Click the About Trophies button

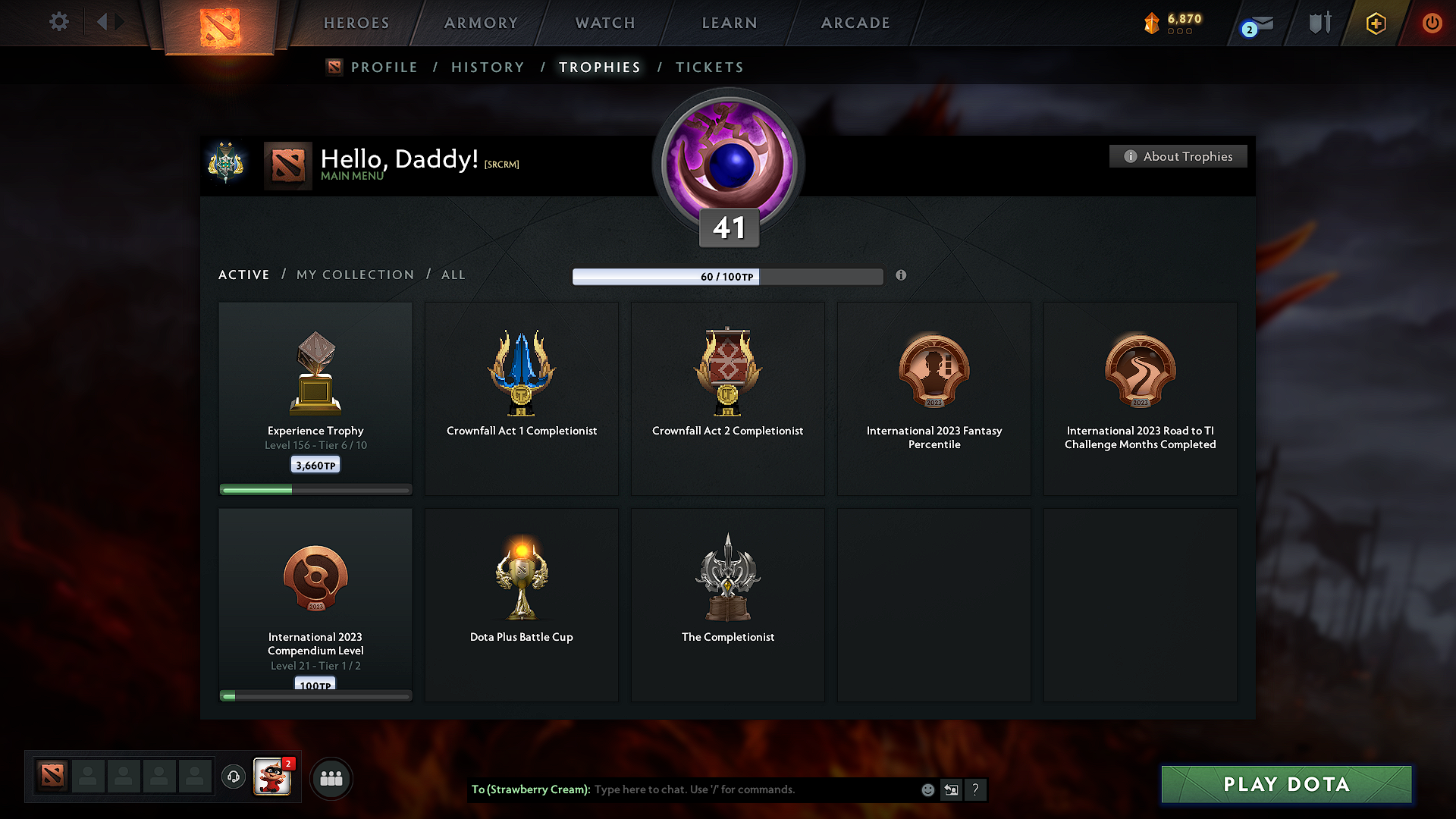tap(1178, 156)
